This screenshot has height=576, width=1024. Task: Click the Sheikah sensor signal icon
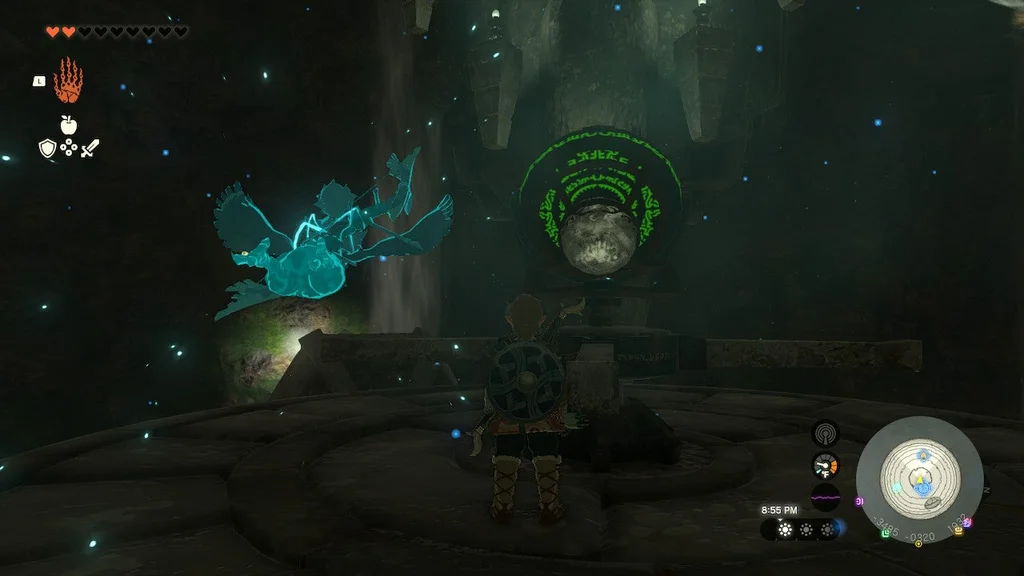point(825,433)
